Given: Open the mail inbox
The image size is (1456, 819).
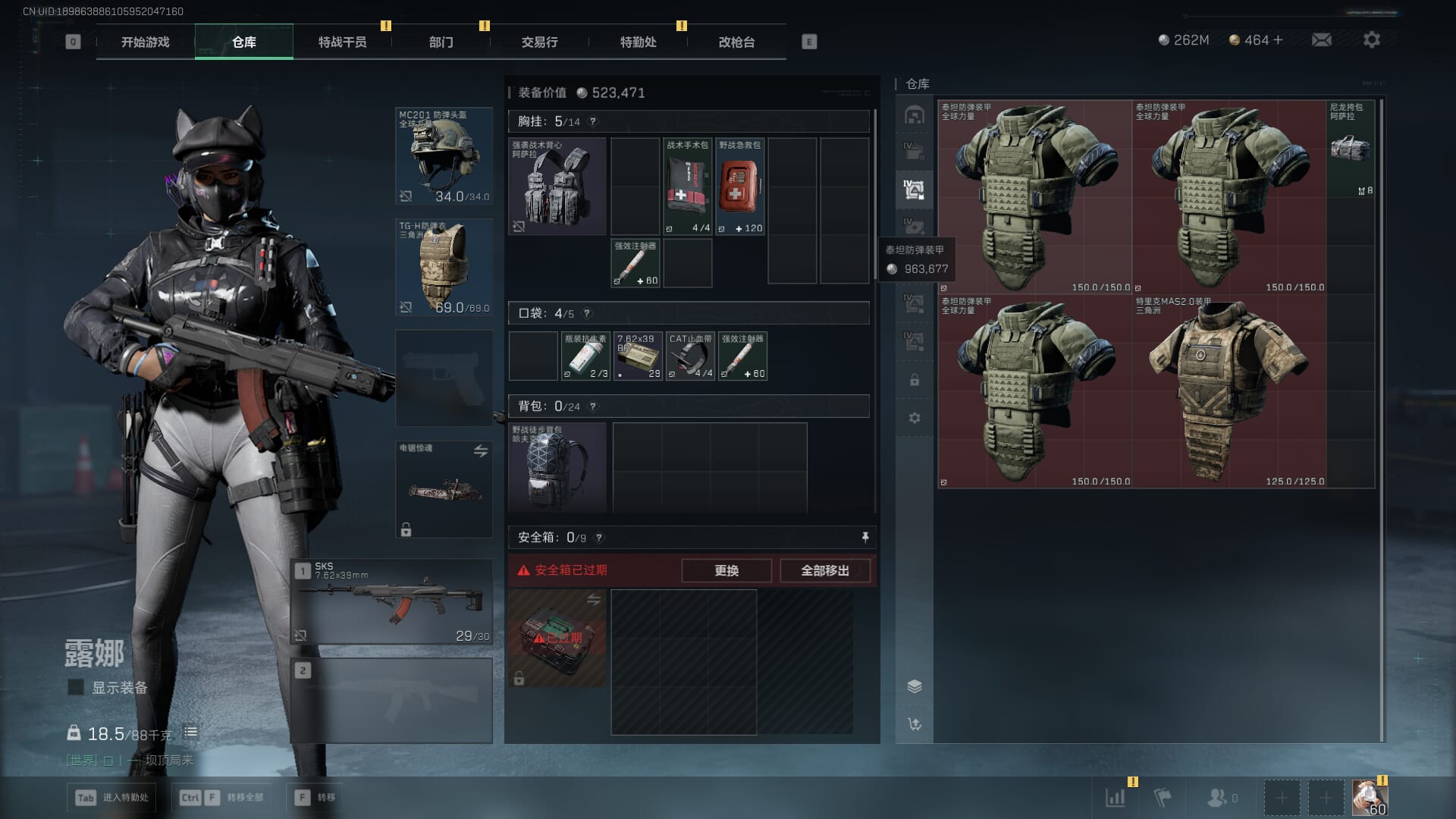Looking at the screenshot, I should click(x=1321, y=39).
